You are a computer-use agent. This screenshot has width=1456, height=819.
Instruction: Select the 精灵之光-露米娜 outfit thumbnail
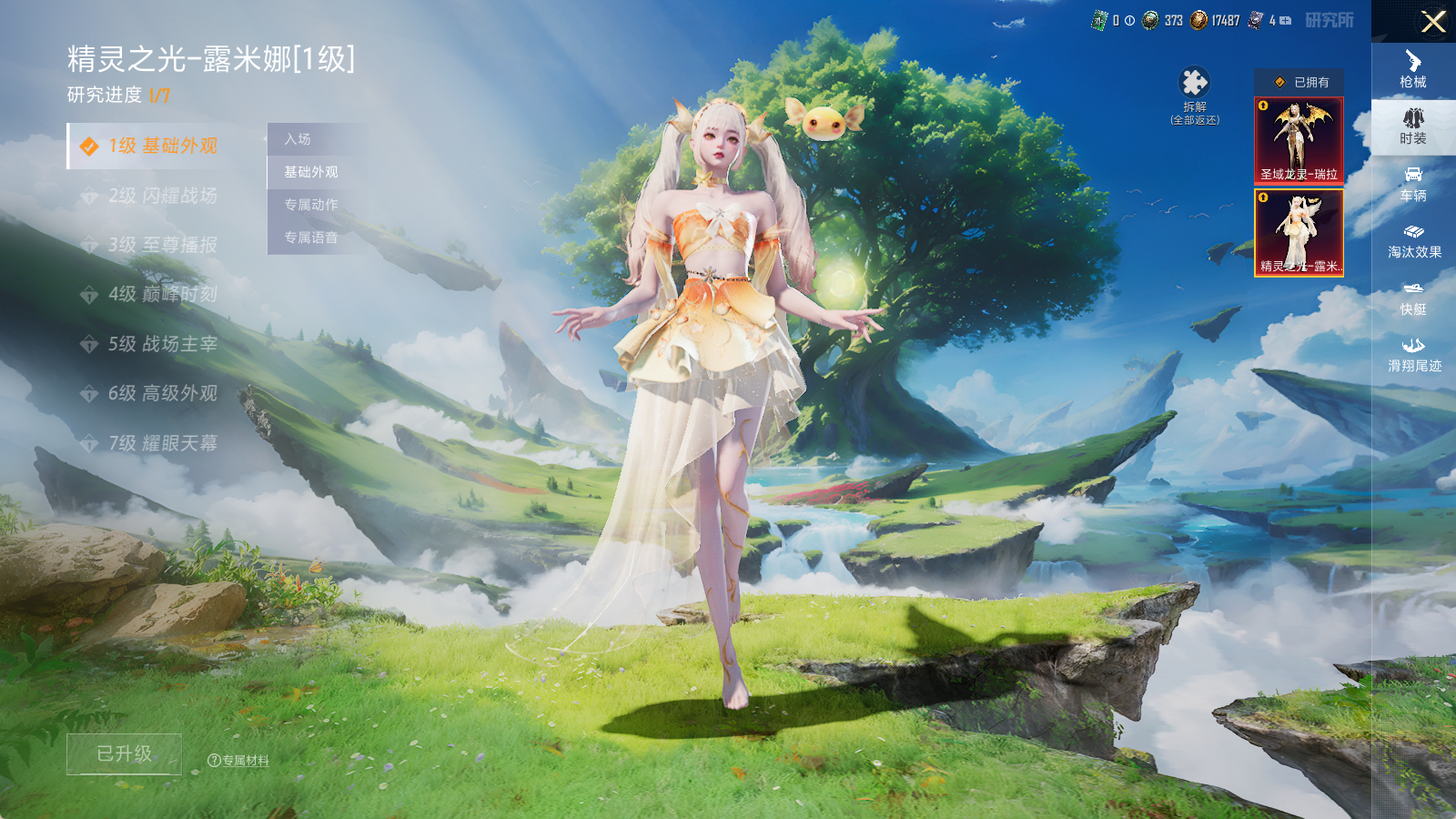[x=1299, y=232]
